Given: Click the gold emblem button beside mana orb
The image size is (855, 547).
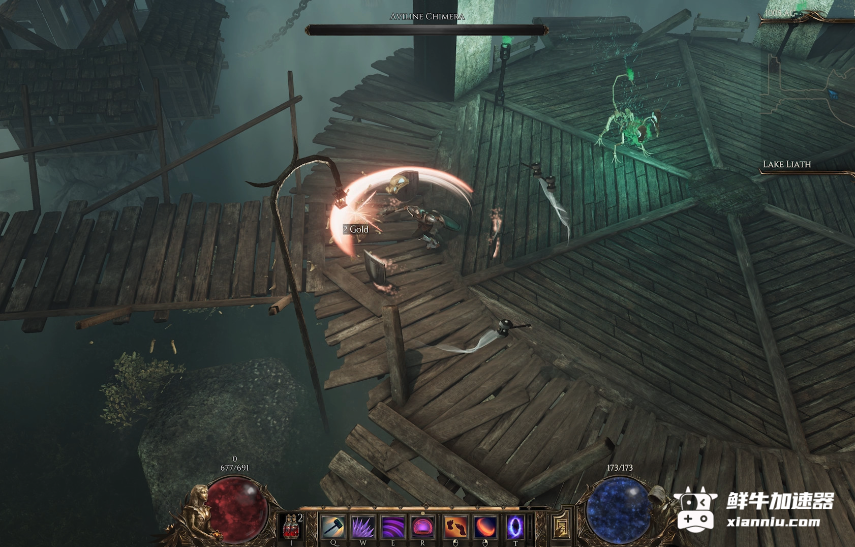Looking at the screenshot, I should (x=563, y=522).
